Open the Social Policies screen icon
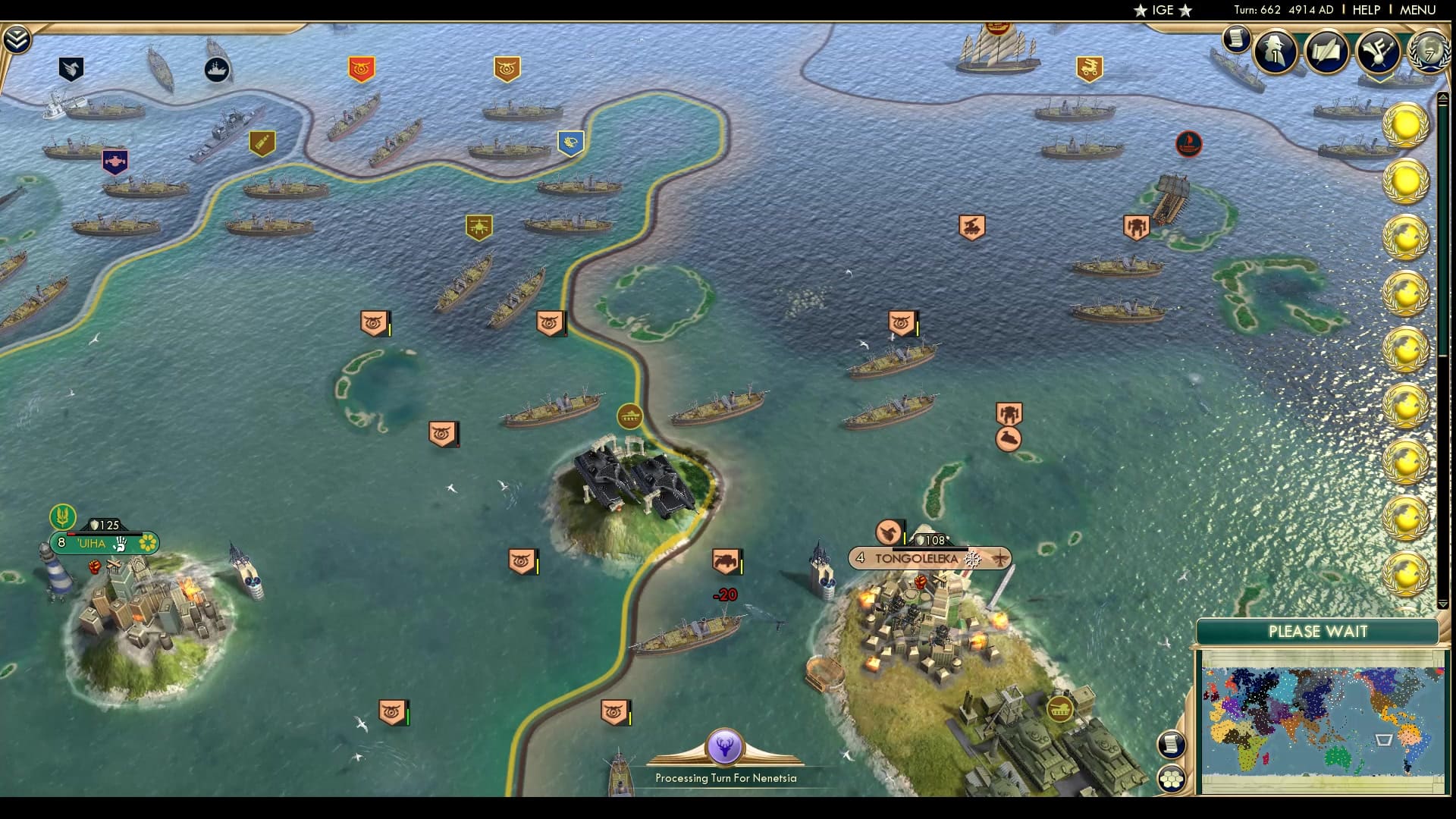The image size is (1456, 819). click(1379, 53)
